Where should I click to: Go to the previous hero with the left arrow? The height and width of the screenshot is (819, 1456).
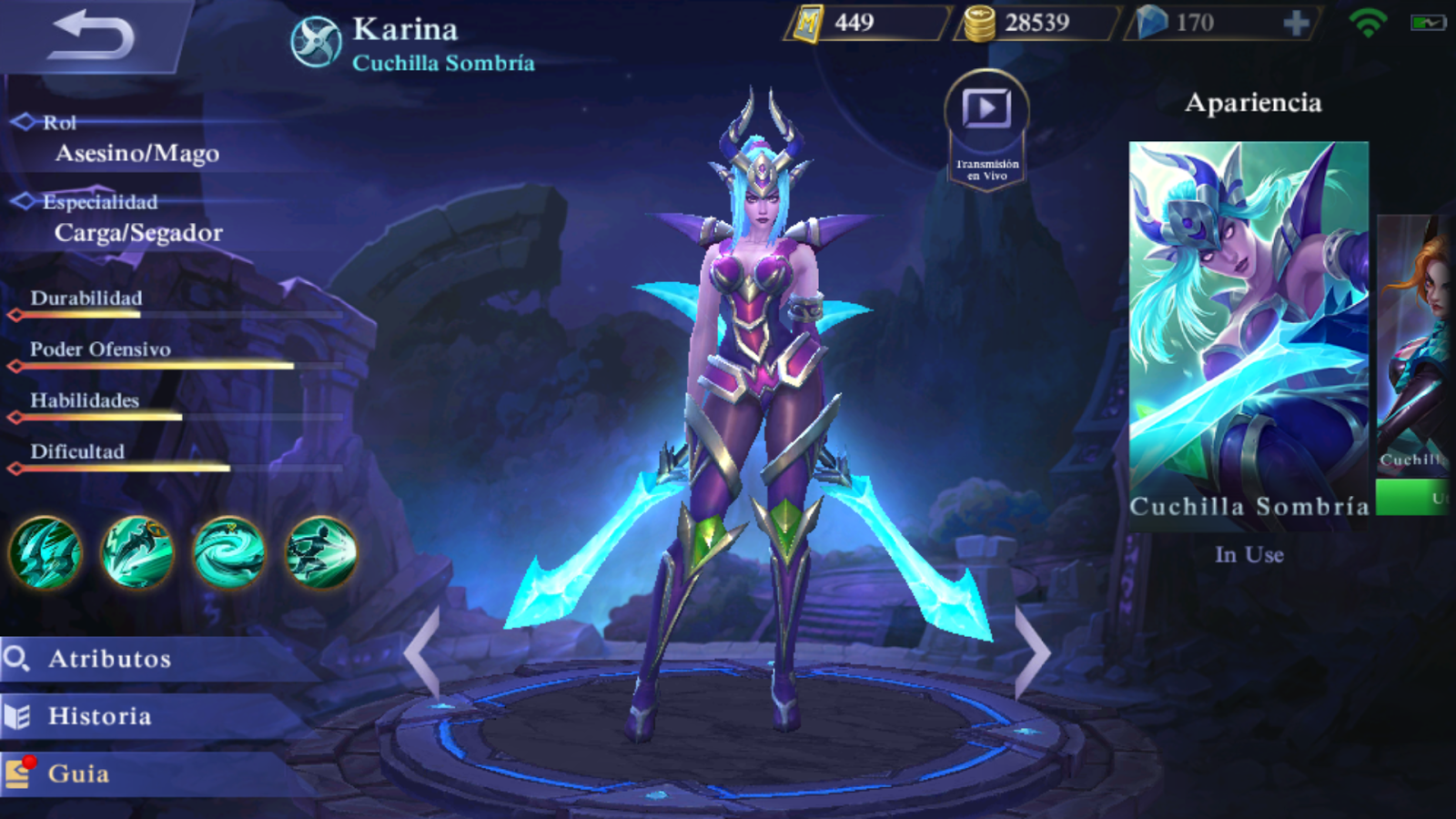tap(424, 652)
